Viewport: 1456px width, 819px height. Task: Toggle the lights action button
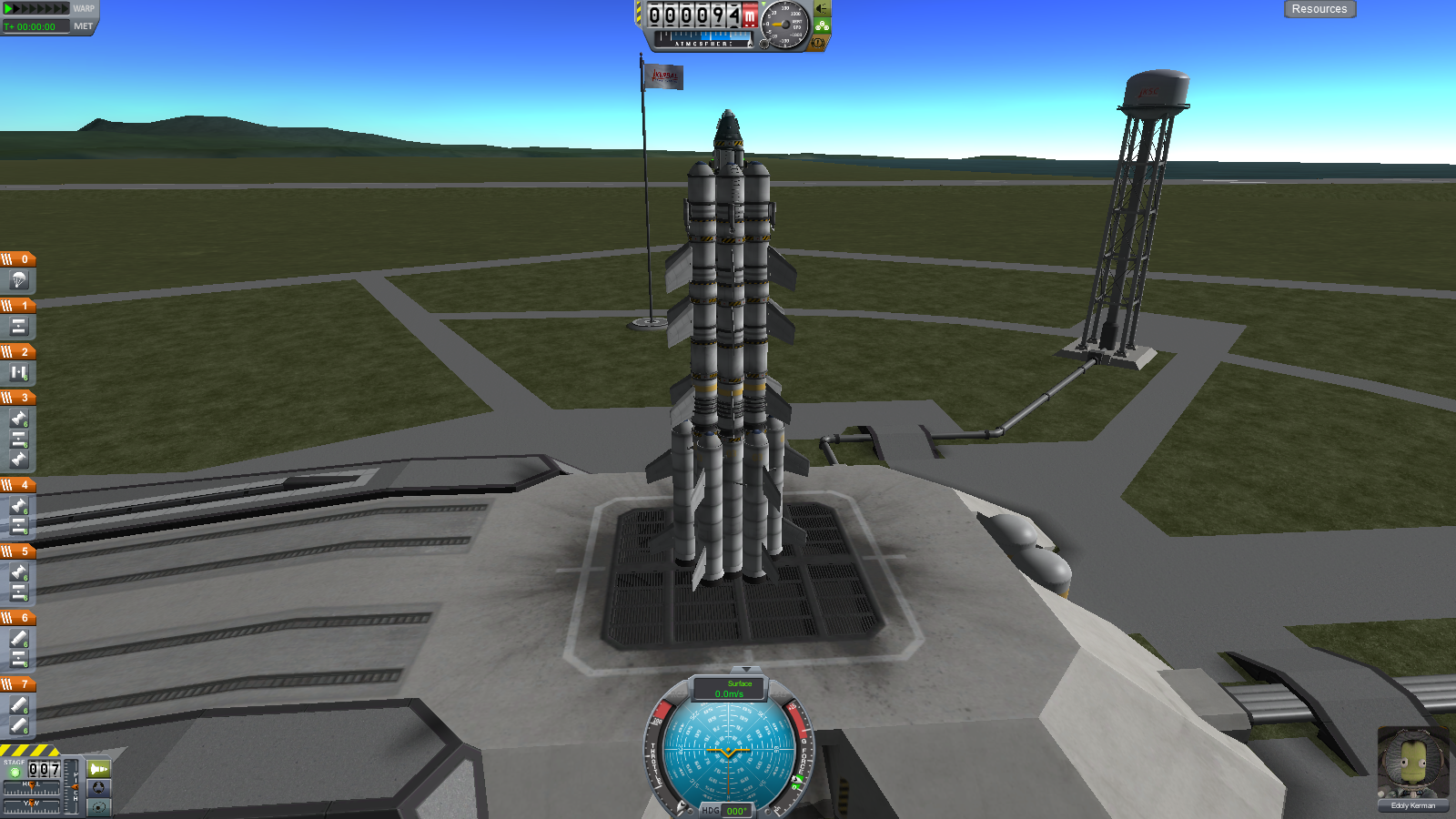(x=822, y=9)
